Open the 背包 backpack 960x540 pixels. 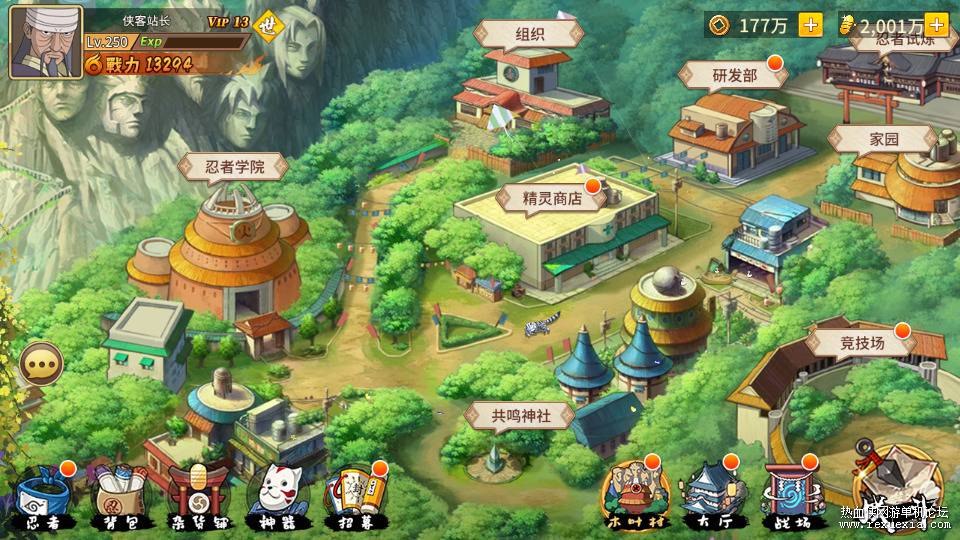click(122, 497)
